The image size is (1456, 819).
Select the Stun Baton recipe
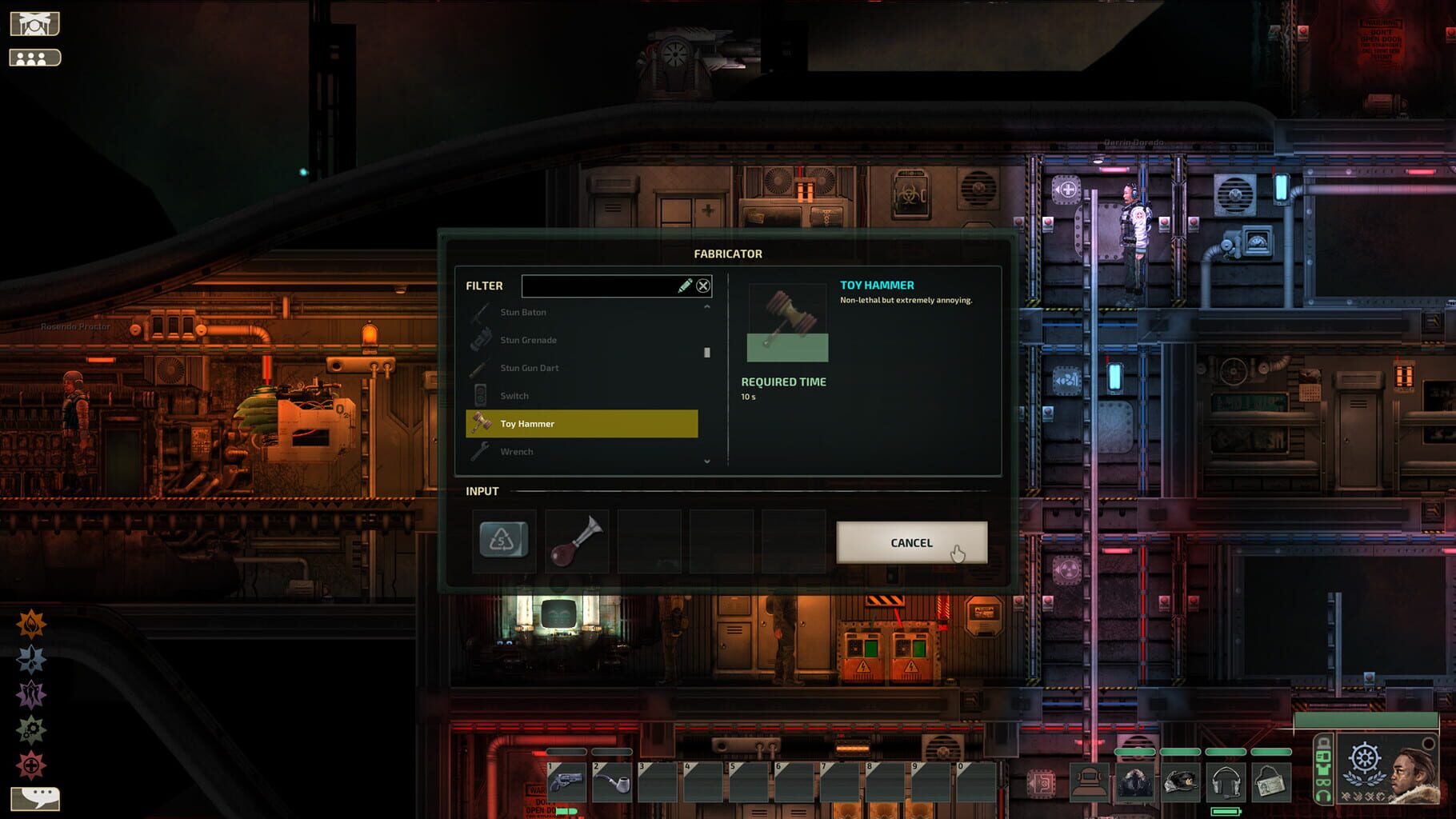point(525,312)
